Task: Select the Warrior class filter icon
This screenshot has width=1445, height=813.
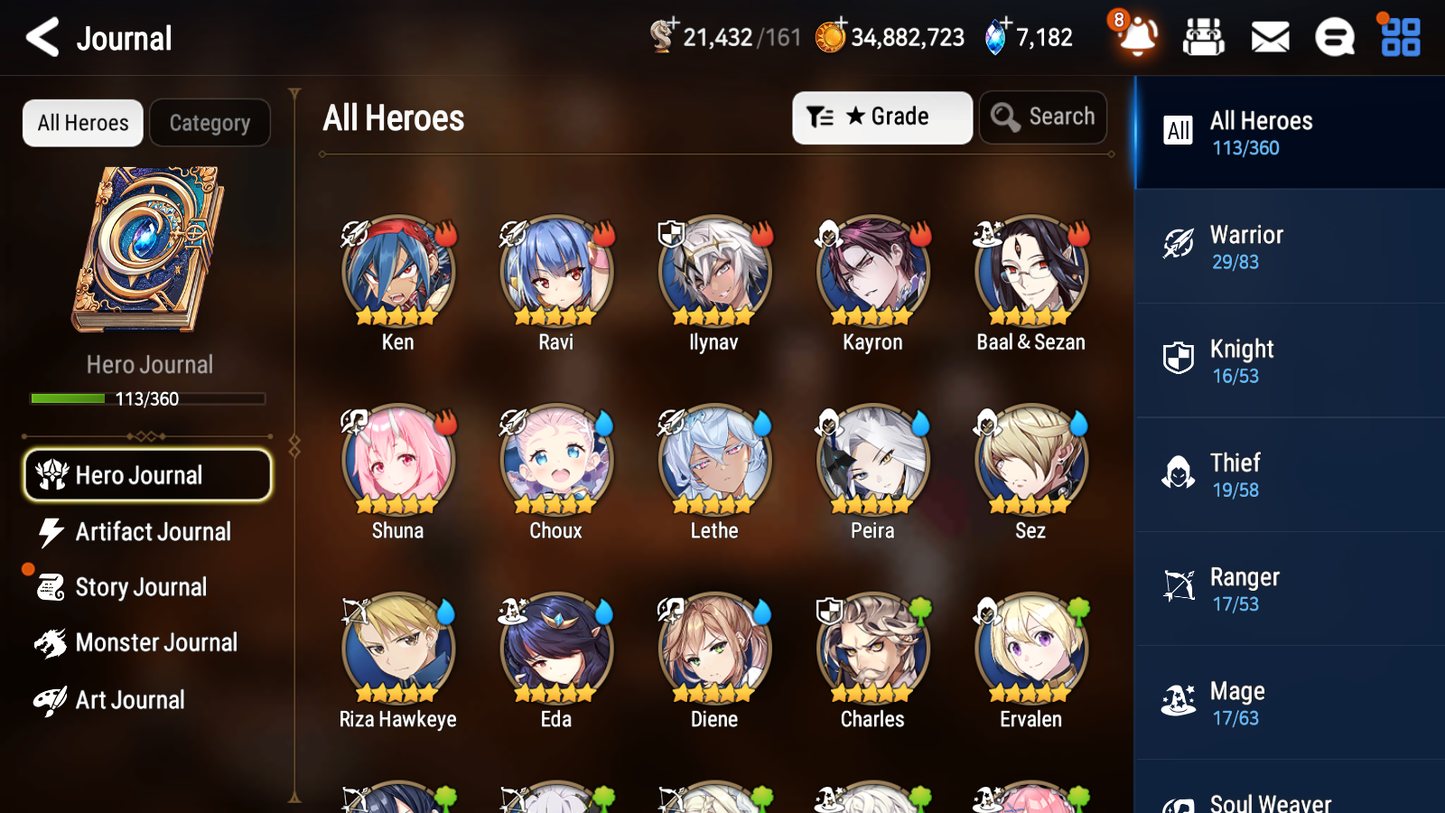Action: [x=1180, y=246]
